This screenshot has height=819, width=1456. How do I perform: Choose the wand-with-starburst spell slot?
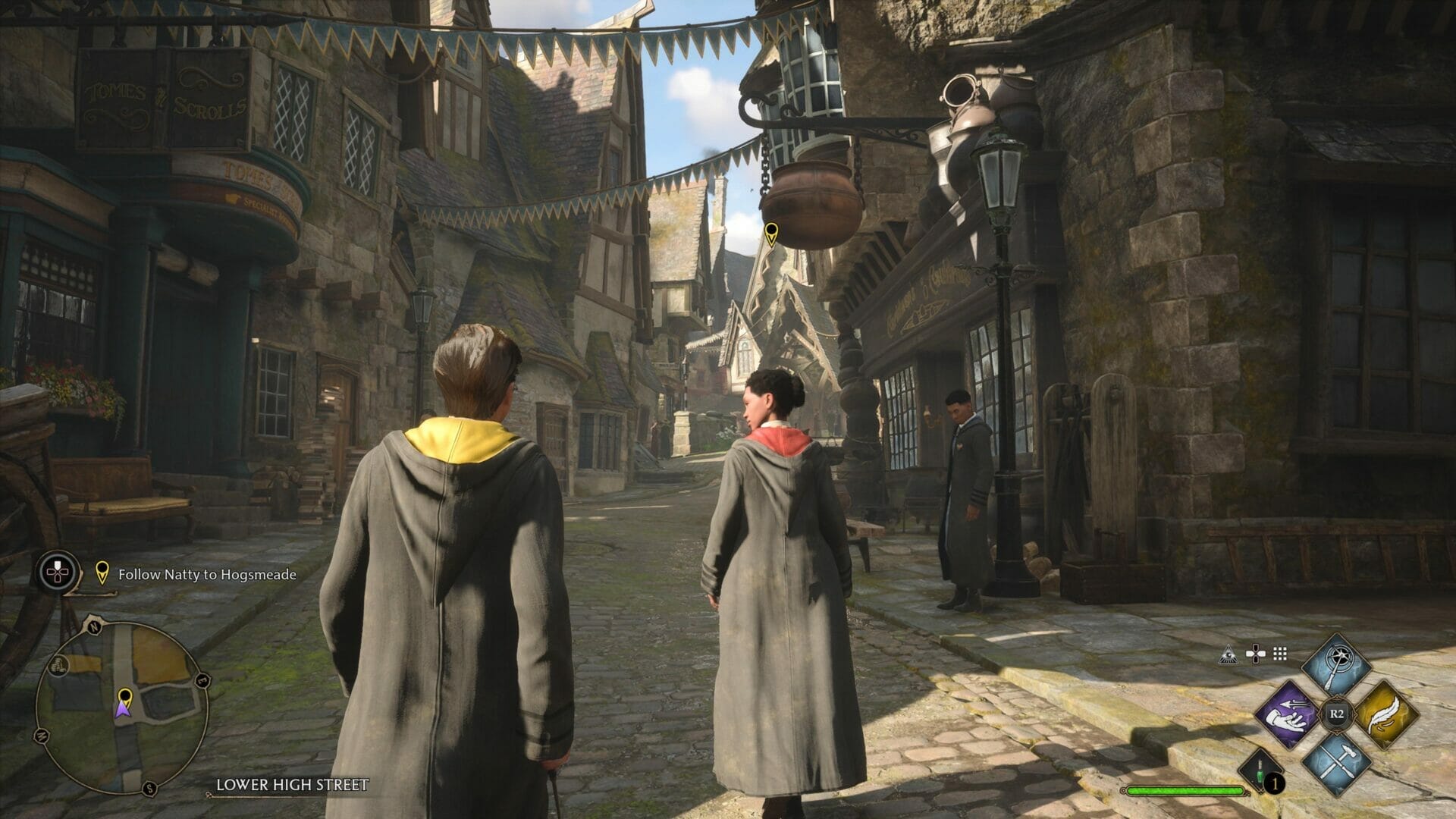1336,667
